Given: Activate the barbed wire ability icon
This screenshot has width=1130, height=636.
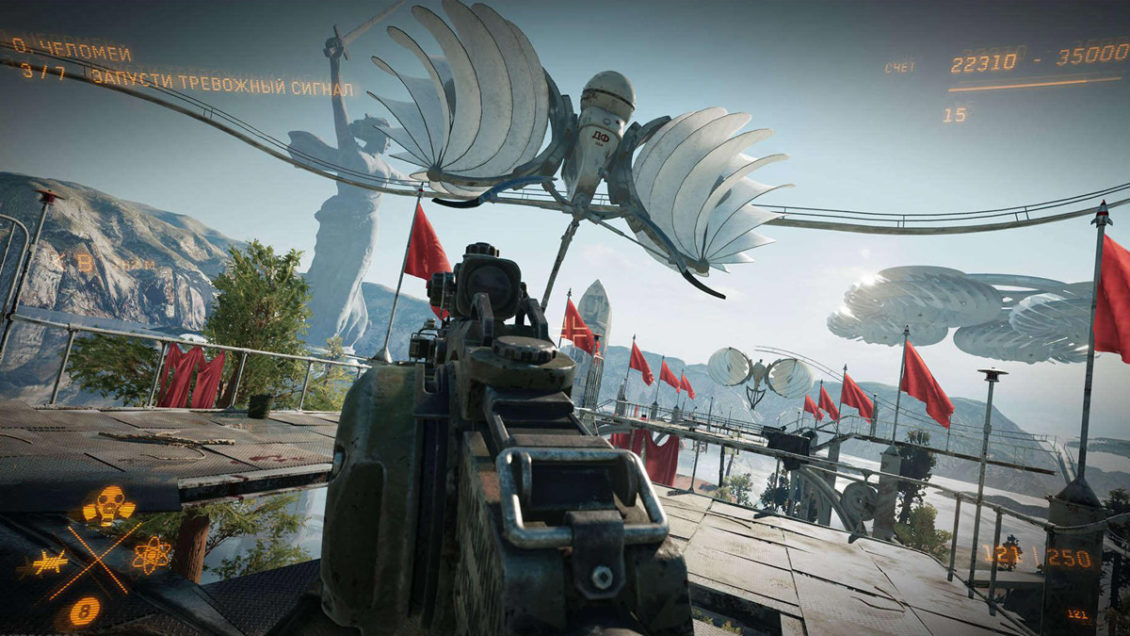Looking at the screenshot, I should tap(49, 563).
